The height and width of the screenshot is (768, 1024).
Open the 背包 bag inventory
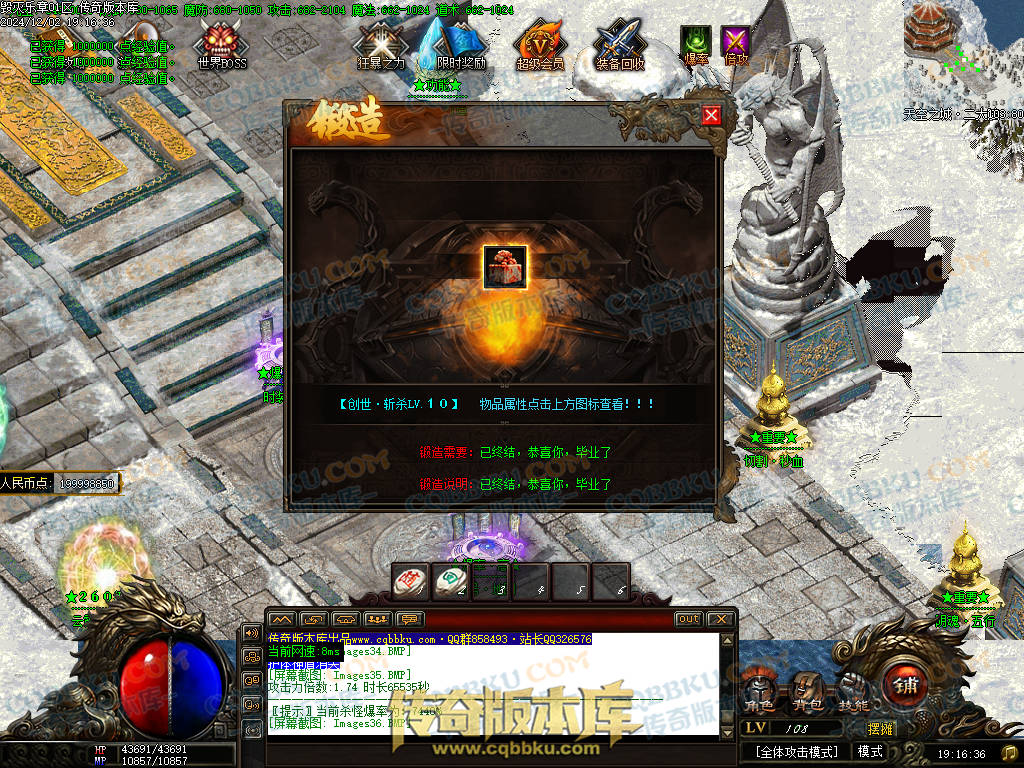pos(806,691)
